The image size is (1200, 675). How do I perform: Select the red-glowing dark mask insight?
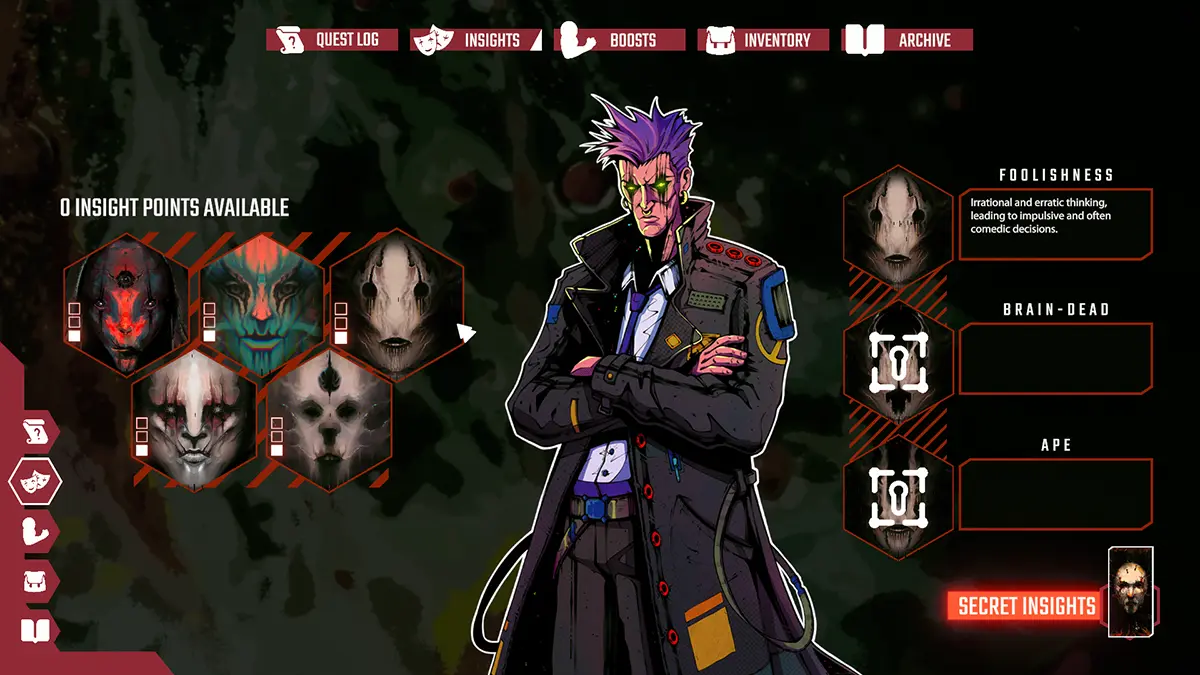pyautogui.click(x=125, y=298)
